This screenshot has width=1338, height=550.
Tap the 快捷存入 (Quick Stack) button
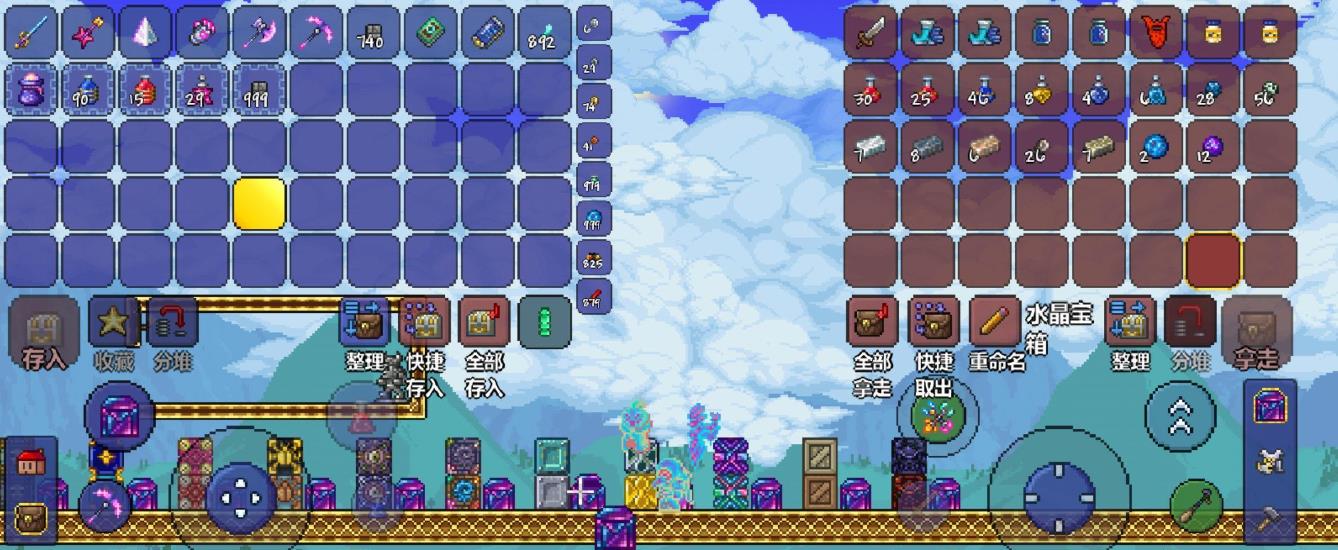click(424, 322)
